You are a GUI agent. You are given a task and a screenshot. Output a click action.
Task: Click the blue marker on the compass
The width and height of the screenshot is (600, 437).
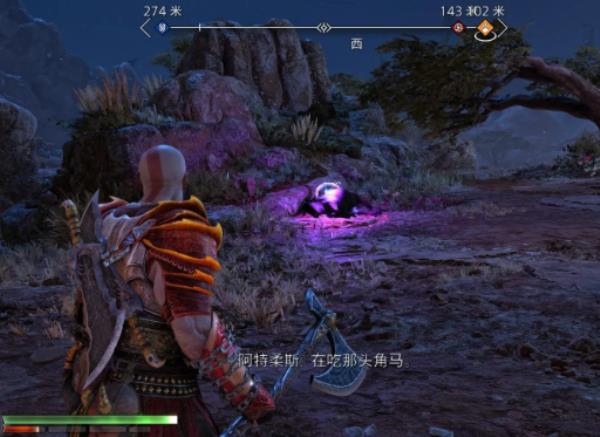(162, 28)
